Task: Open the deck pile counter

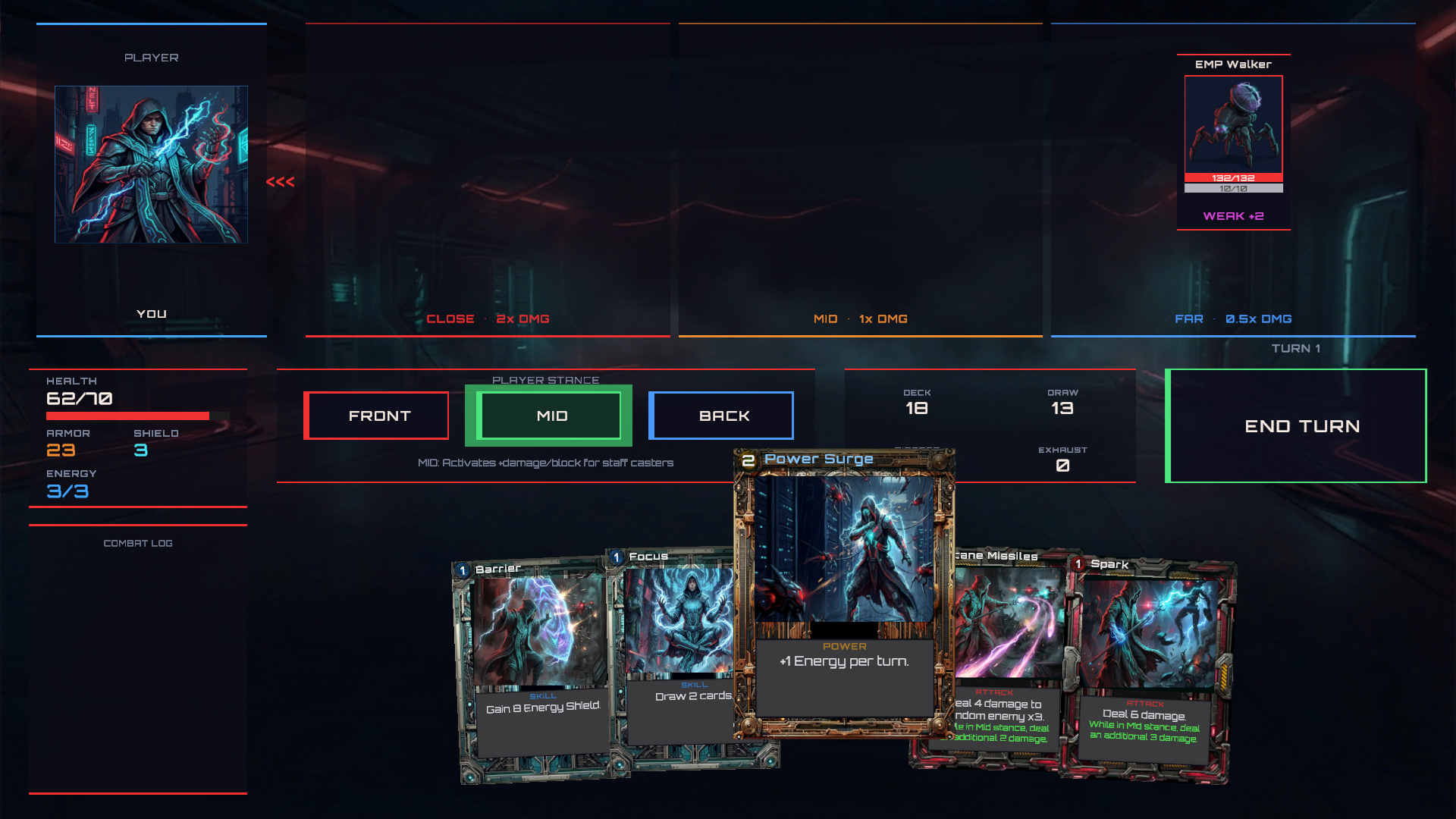Action: tap(917, 402)
